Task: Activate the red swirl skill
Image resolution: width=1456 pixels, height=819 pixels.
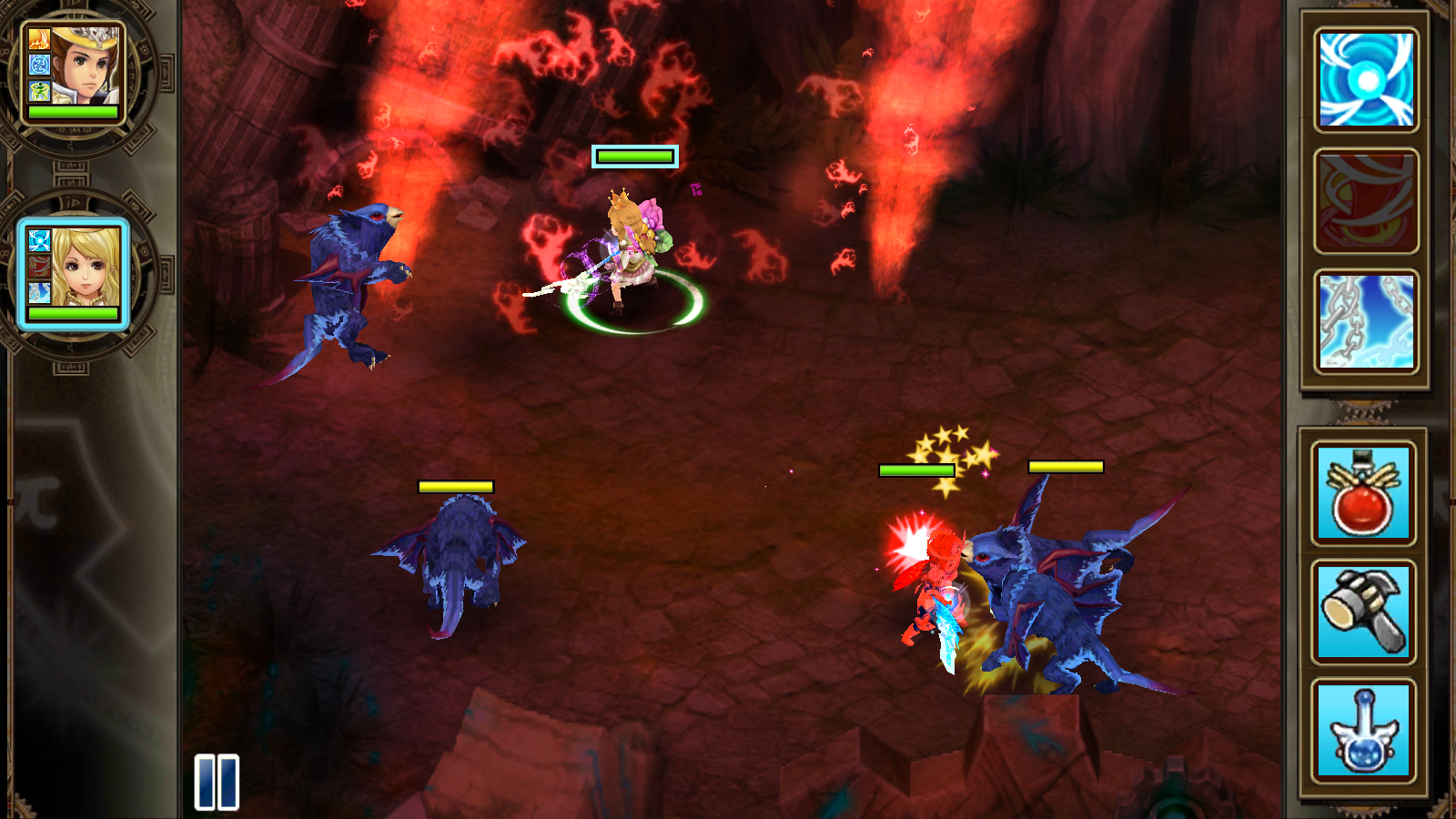Action: (1366, 201)
